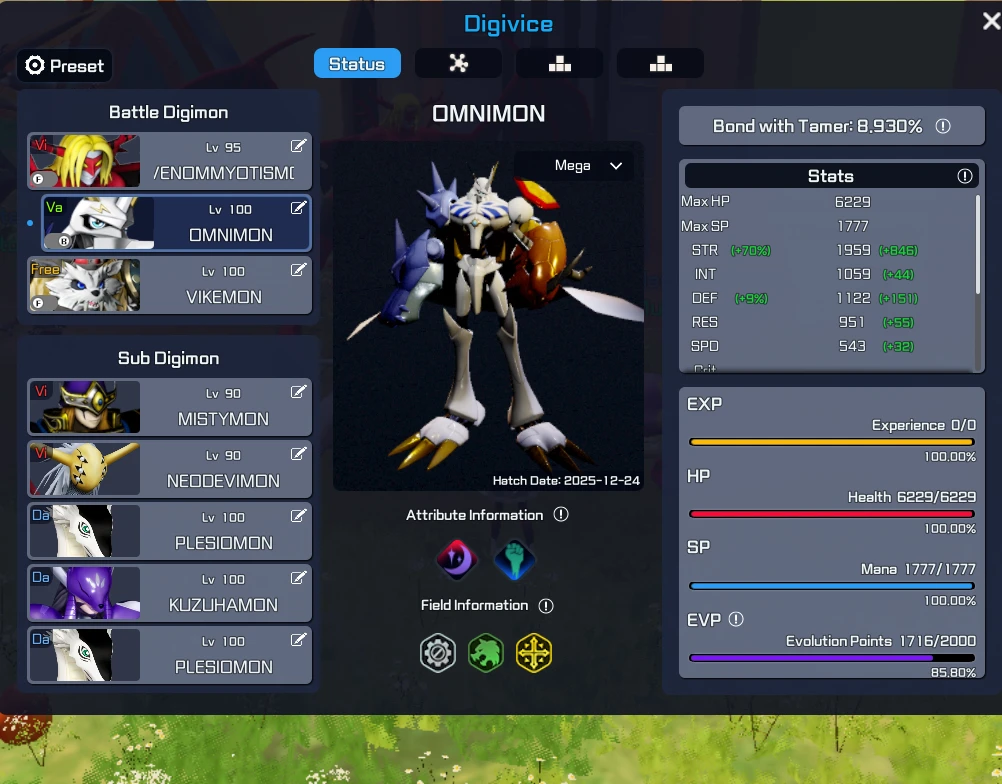The image size is (1002, 784).
Task: Select the yellow cross field icon
Action: 534,654
